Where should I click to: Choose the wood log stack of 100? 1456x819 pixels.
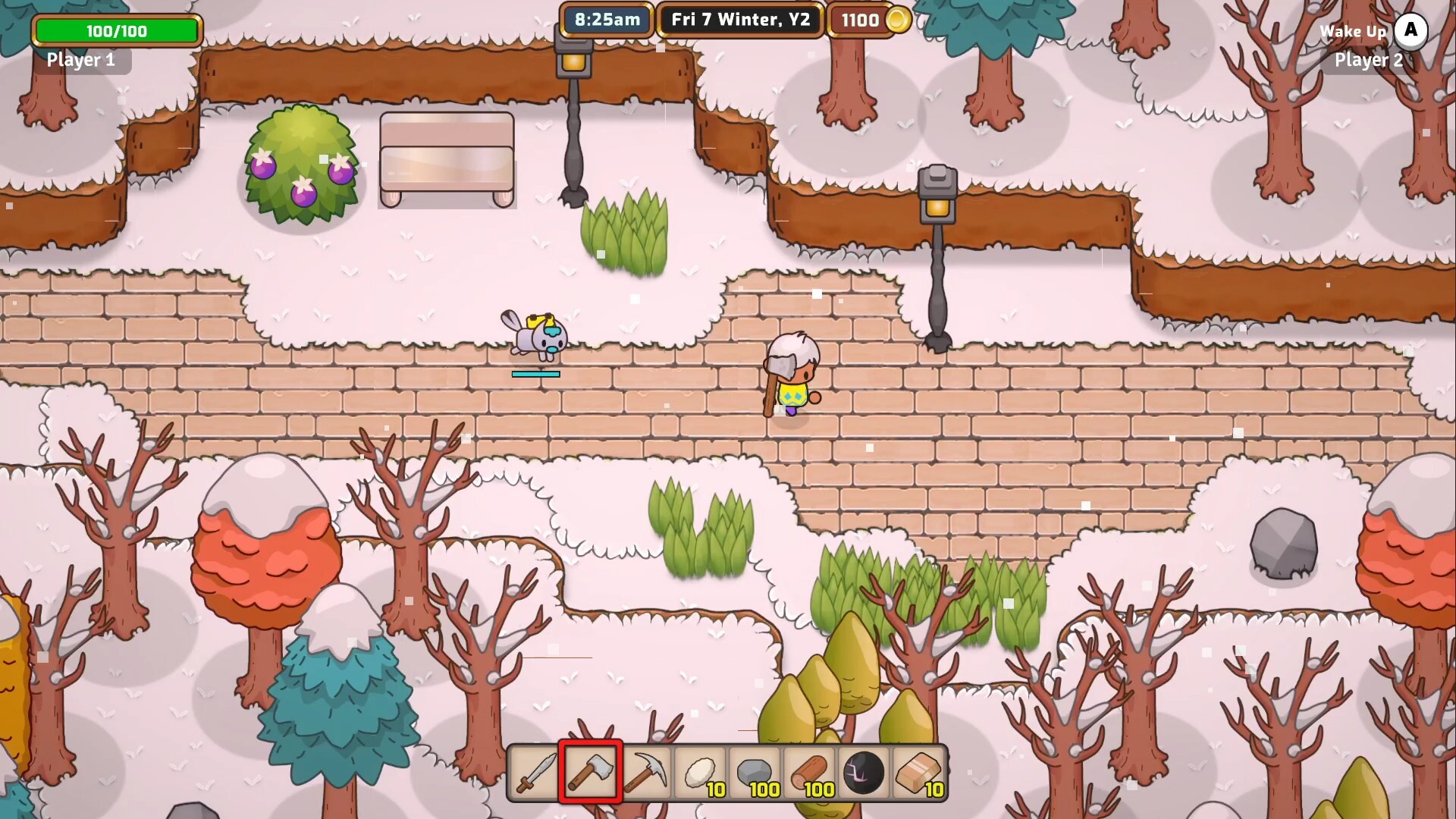coord(809,772)
